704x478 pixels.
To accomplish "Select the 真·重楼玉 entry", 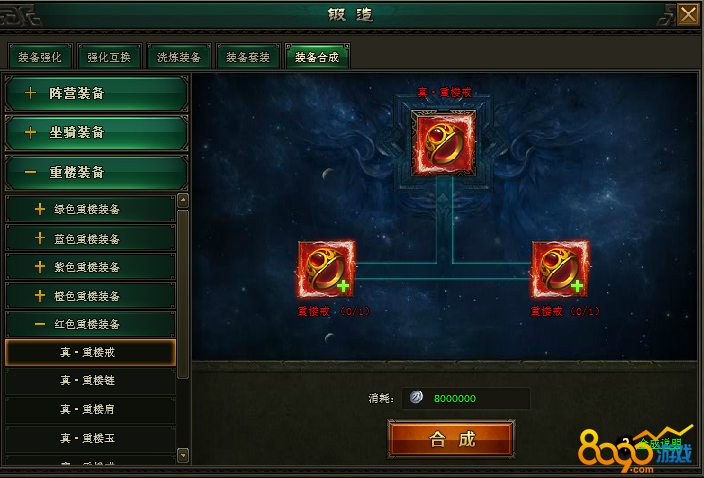I will 90,438.
